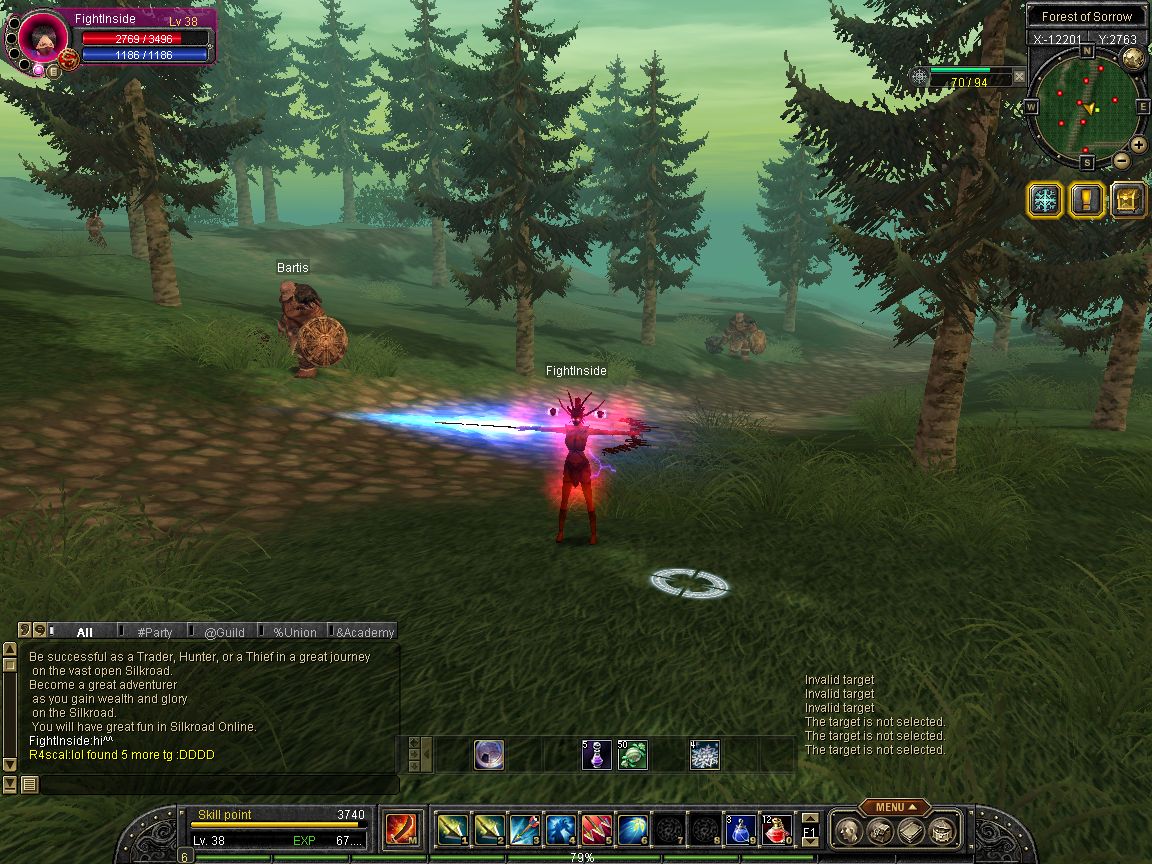Activate the blue orb skill in slot 6

[633, 829]
